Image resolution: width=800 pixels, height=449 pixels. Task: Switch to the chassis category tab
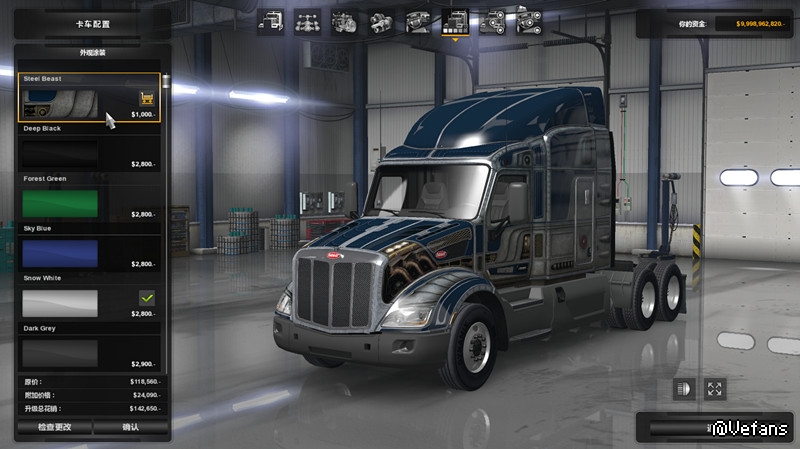(x=308, y=21)
